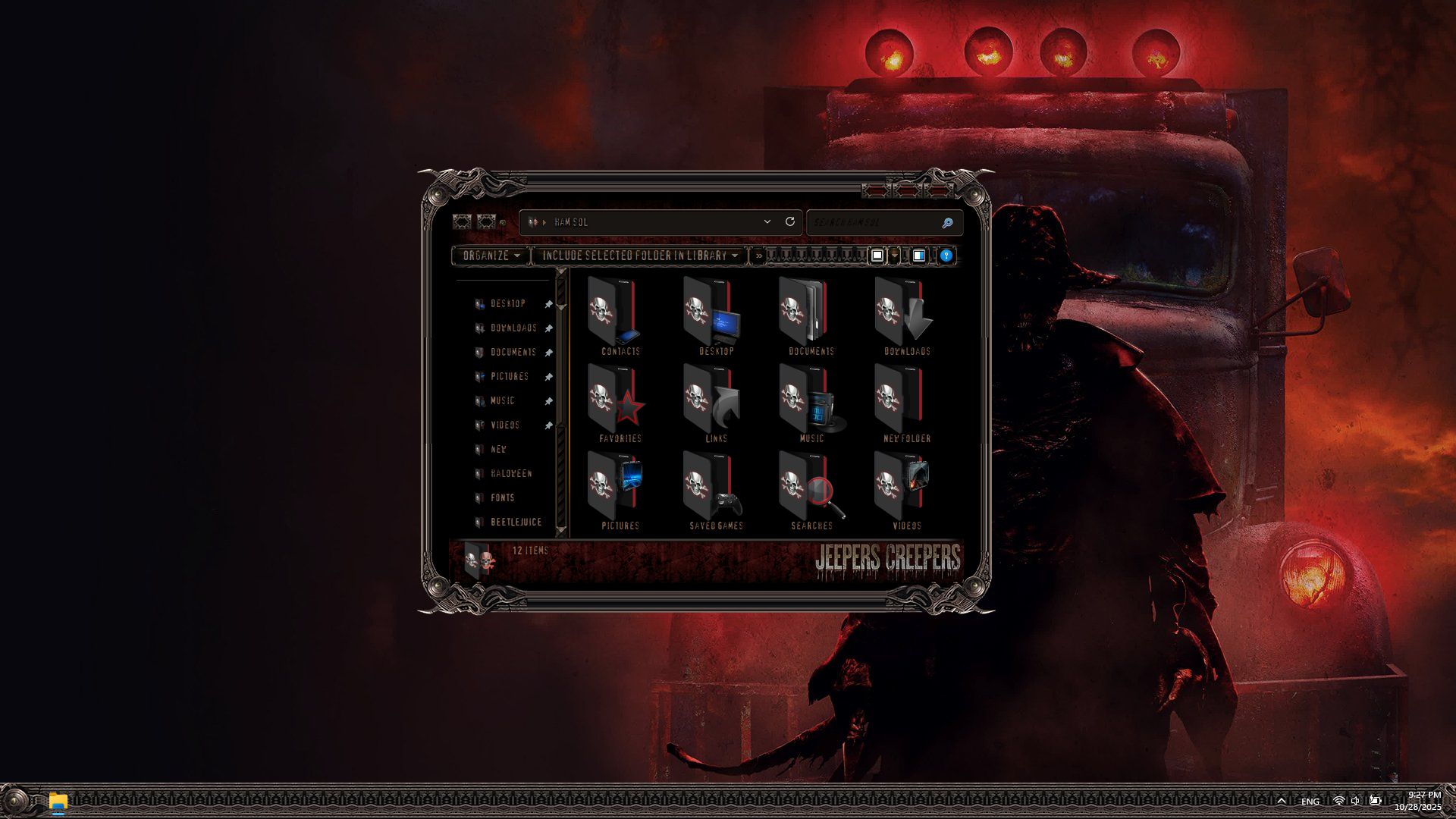Toggle the preview pane button in the toolbar

click(918, 256)
